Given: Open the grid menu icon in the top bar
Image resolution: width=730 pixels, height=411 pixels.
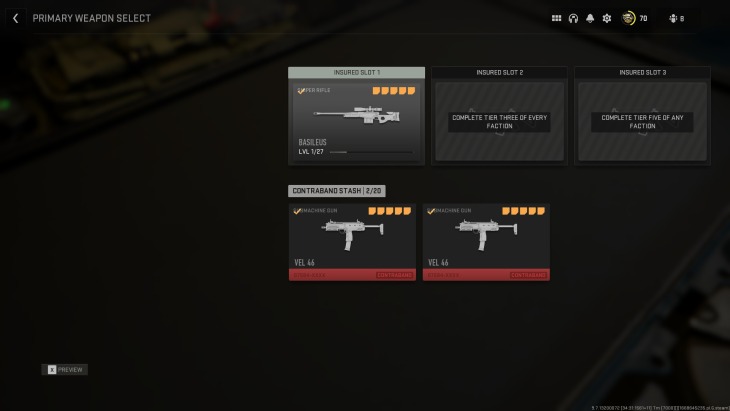Looking at the screenshot, I should tap(557, 18).
